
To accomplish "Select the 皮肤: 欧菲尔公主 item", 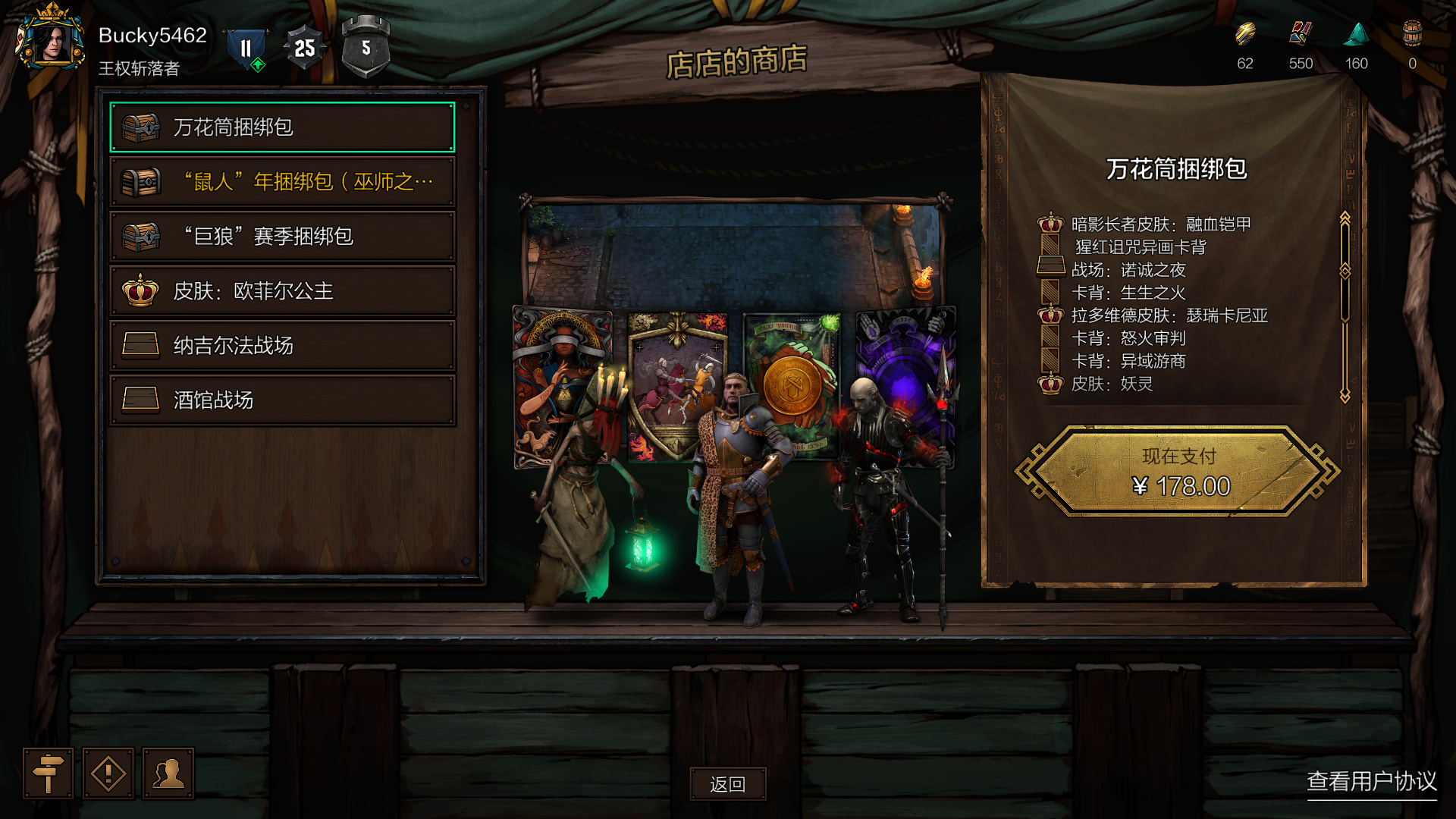I will coord(282,291).
